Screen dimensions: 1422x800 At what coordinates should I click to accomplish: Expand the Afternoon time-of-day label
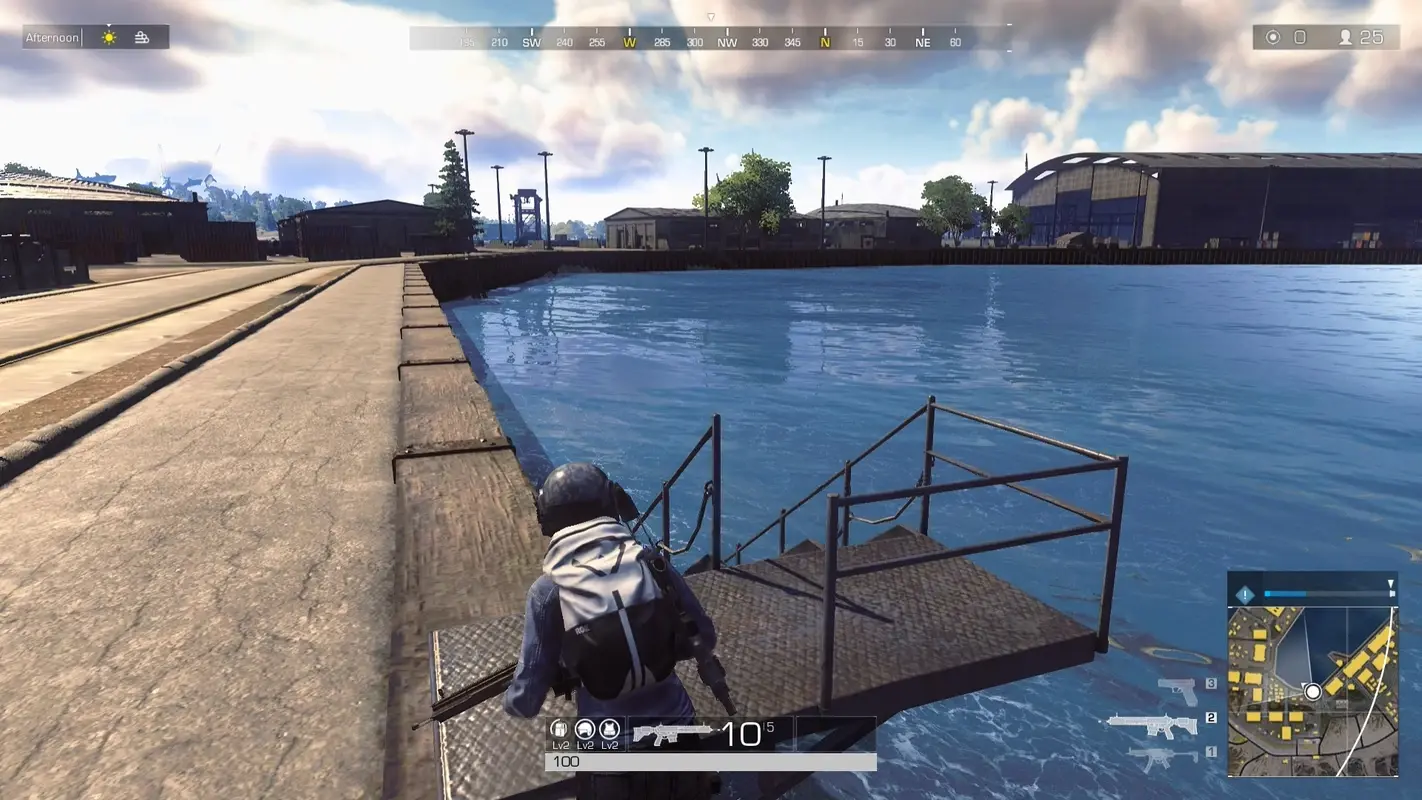pos(50,36)
